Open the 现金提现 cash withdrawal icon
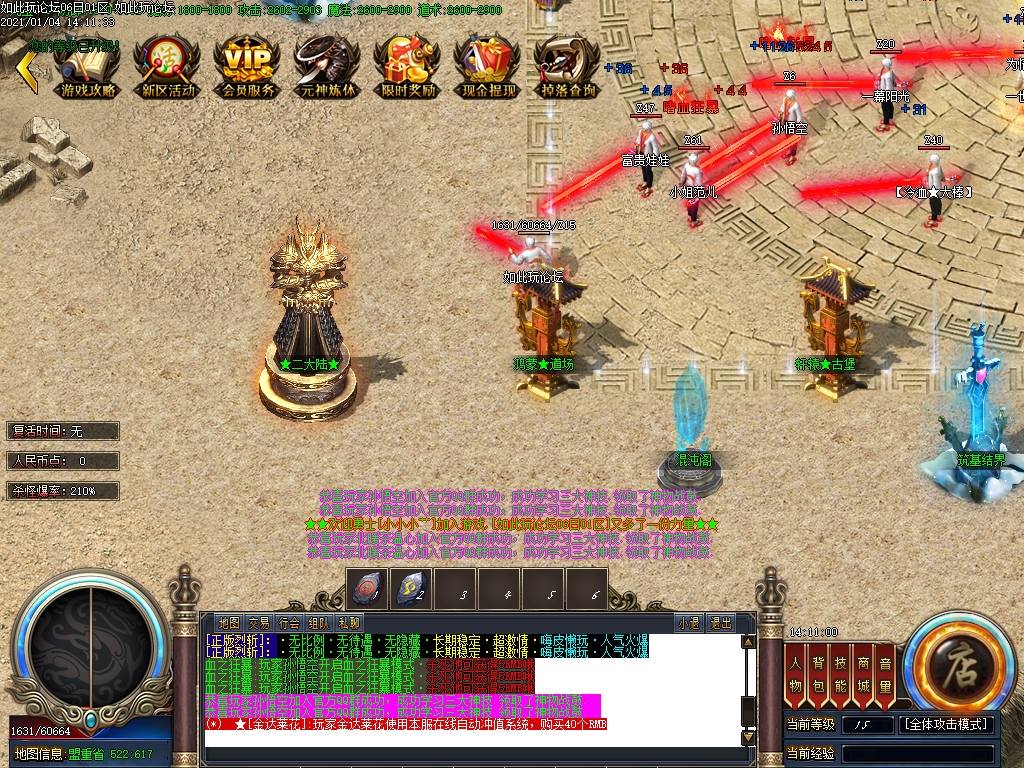Screen dimensions: 1024x768 pos(488,66)
